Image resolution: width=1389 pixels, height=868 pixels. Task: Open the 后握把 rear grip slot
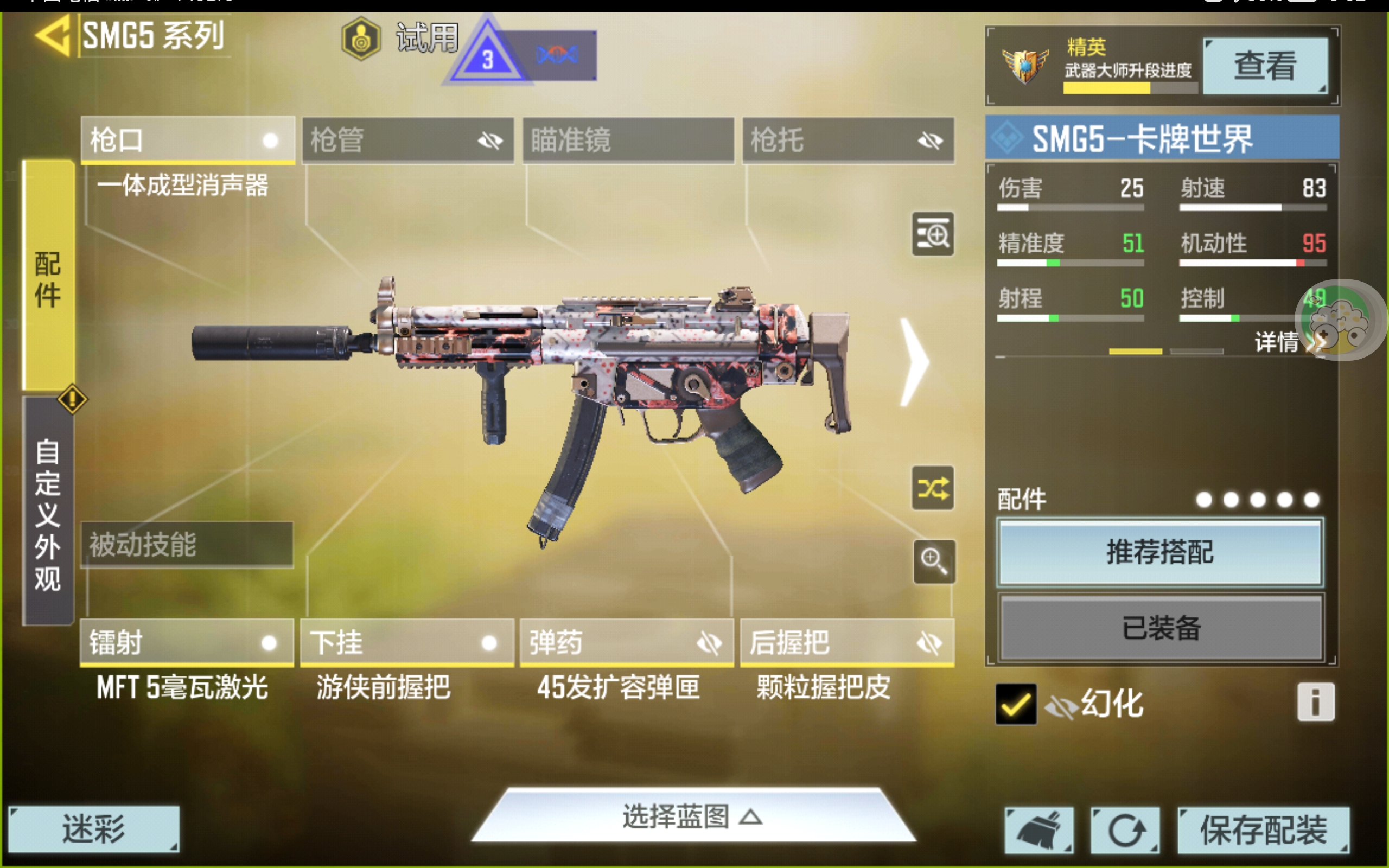click(x=847, y=642)
